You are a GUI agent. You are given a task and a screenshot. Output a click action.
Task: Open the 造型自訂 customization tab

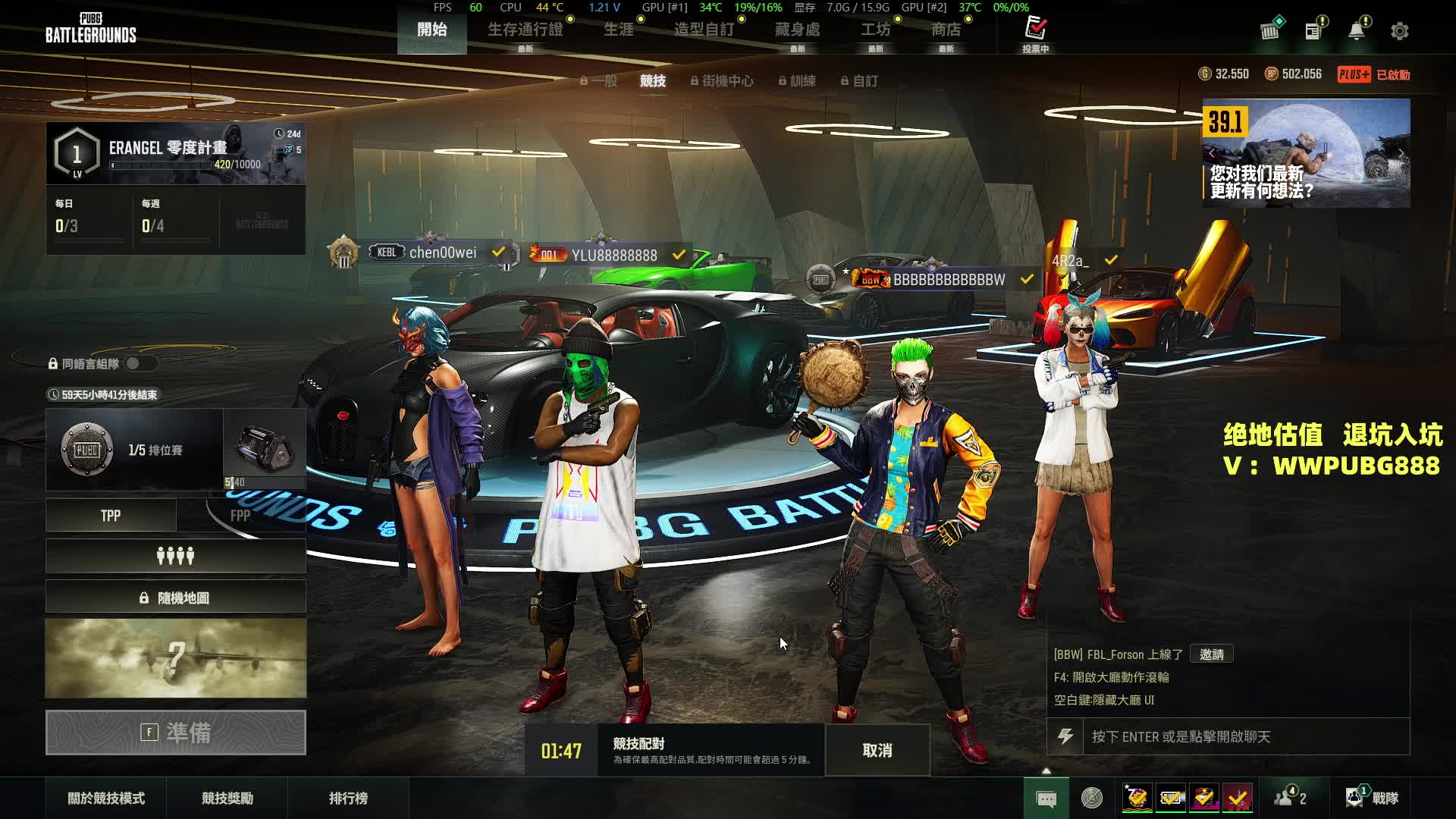[704, 30]
